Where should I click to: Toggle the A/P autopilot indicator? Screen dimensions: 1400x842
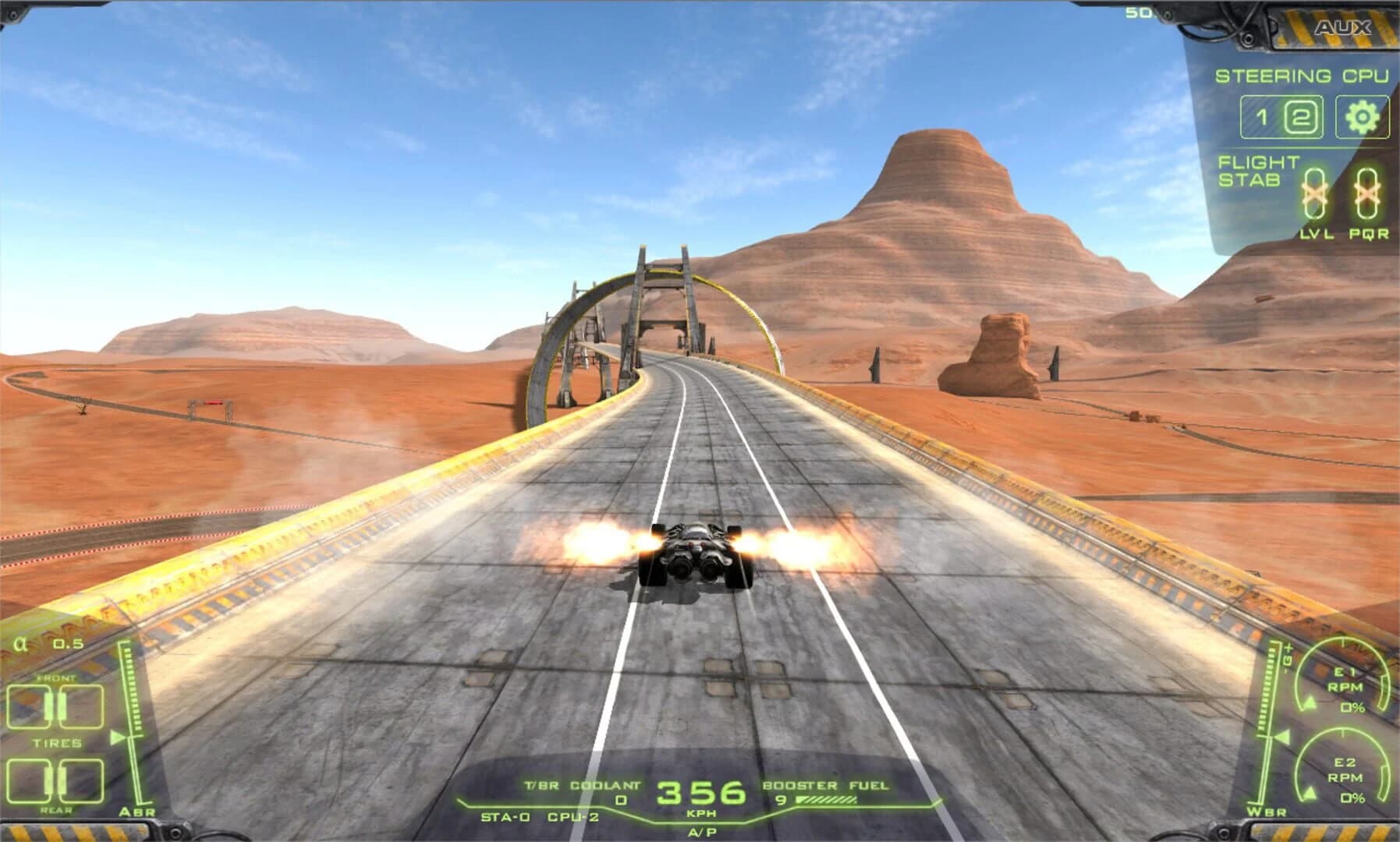pyautogui.click(x=700, y=832)
